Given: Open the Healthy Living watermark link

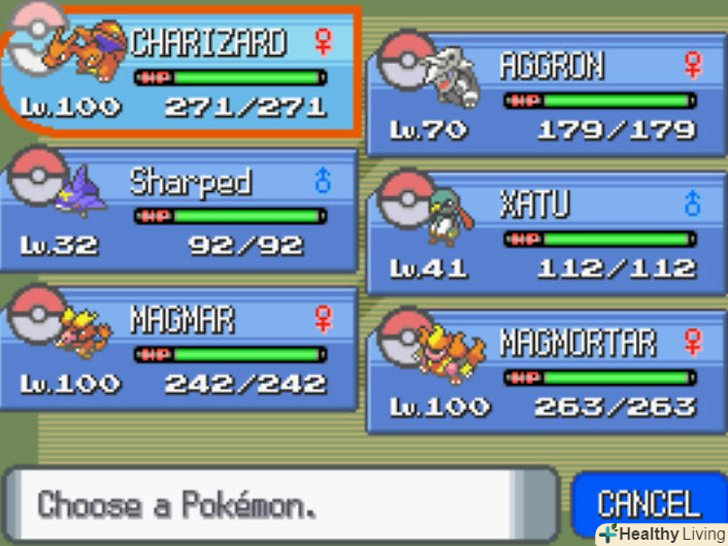Looking at the screenshot, I should click(x=663, y=534).
